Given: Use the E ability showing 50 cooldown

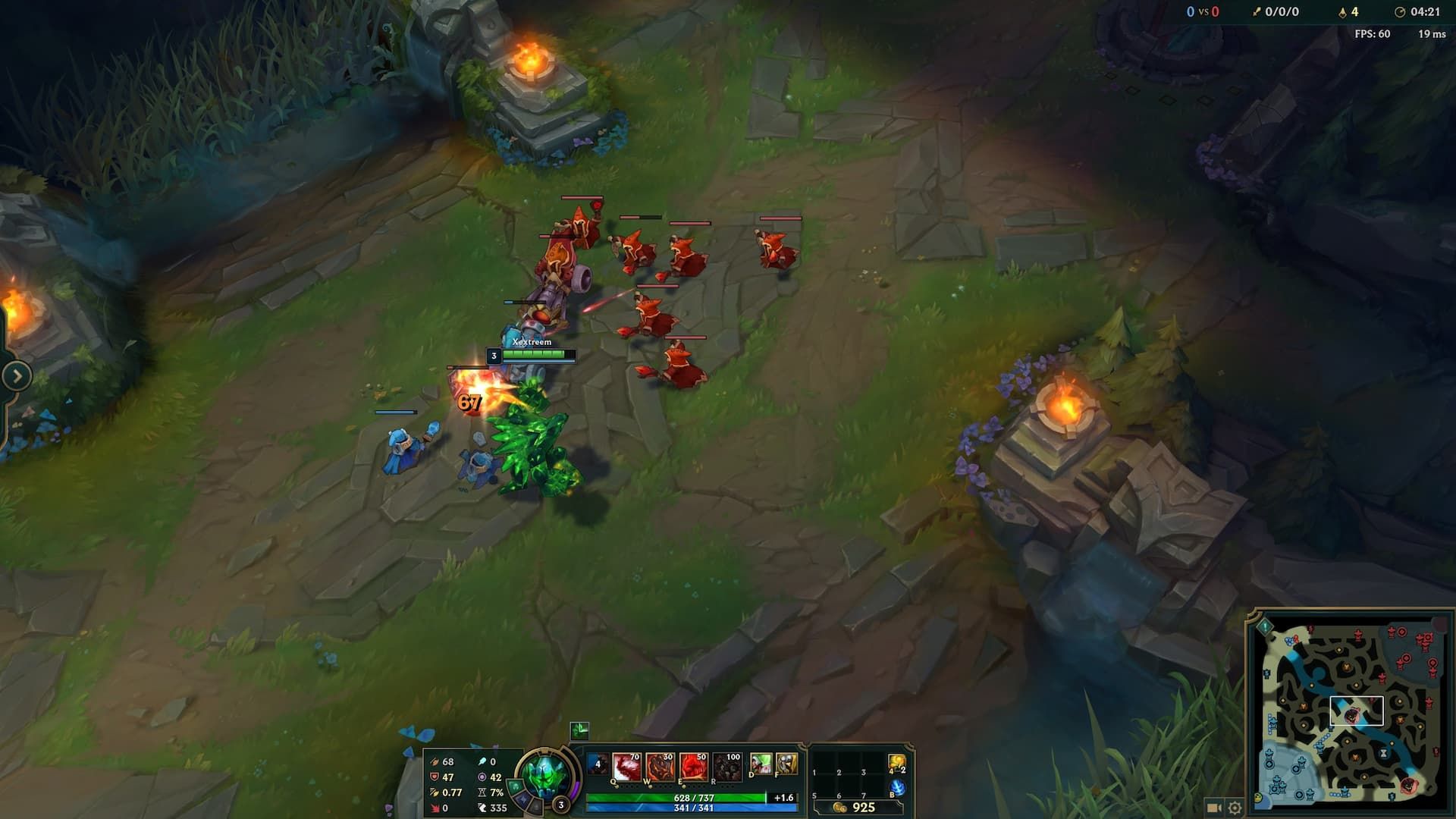Looking at the screenshot, I should coord(693,767).
